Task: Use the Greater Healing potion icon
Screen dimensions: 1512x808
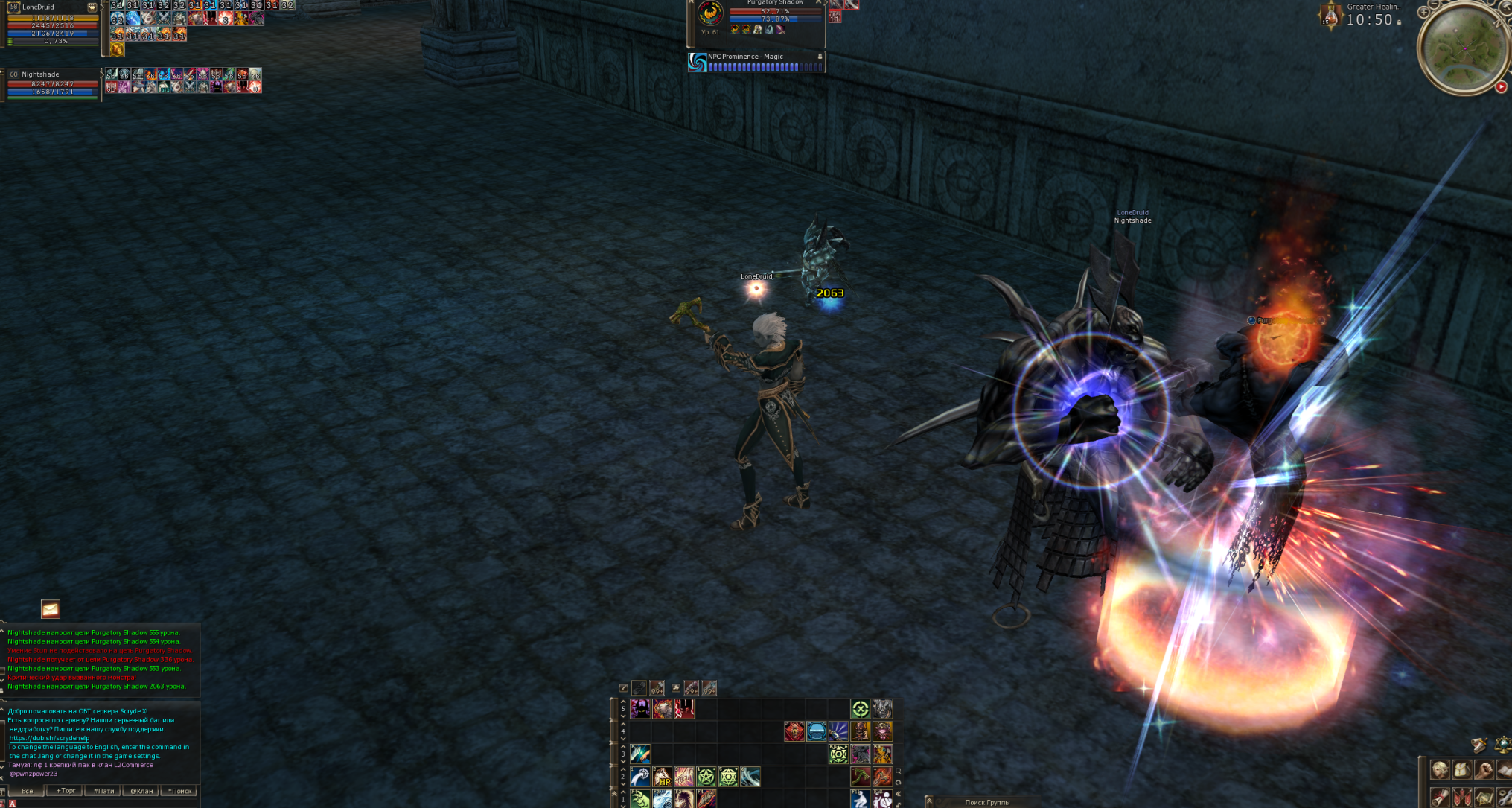Action: click(x=1330, y=16)
